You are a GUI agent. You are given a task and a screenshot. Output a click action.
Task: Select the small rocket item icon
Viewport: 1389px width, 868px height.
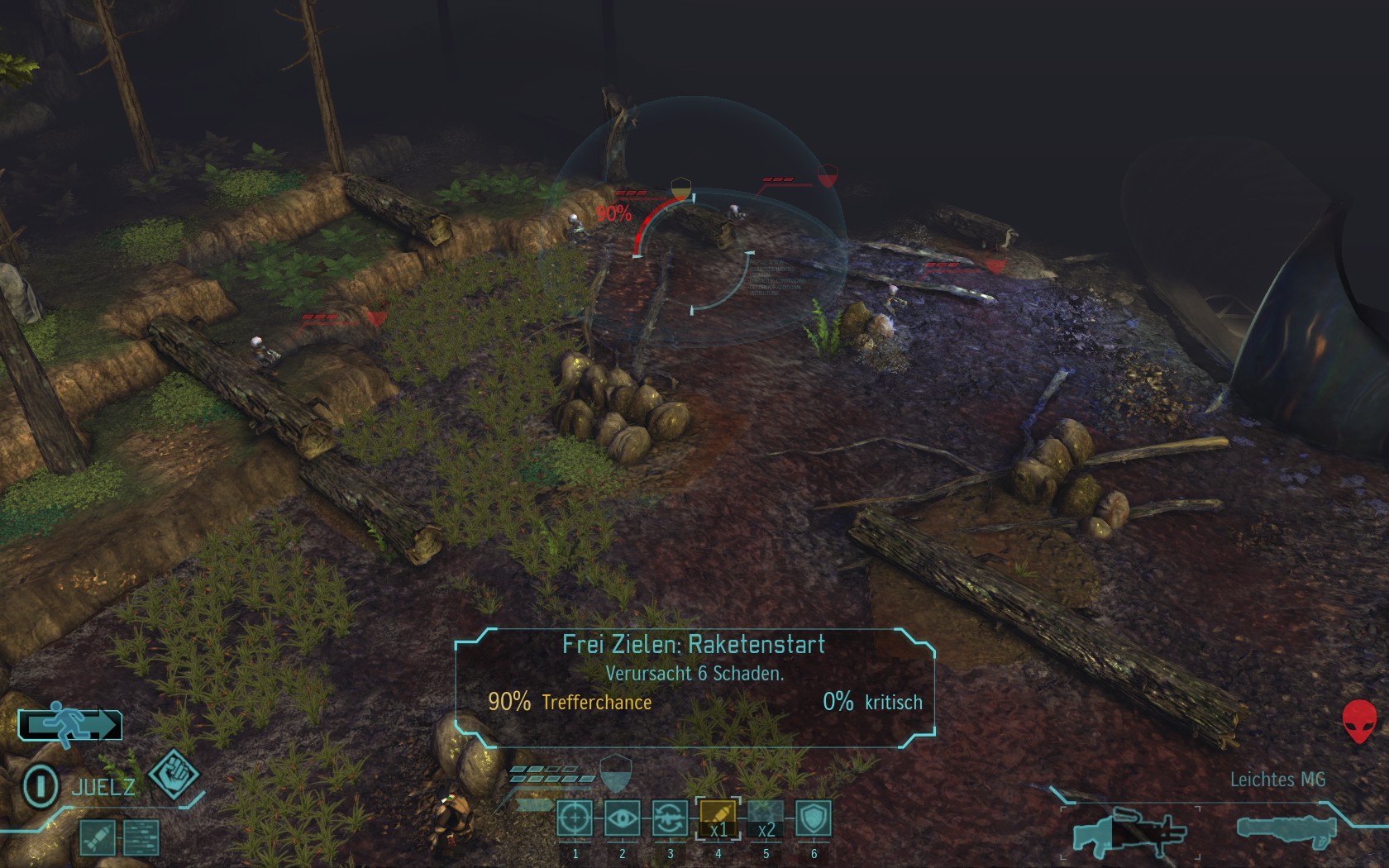97,838
